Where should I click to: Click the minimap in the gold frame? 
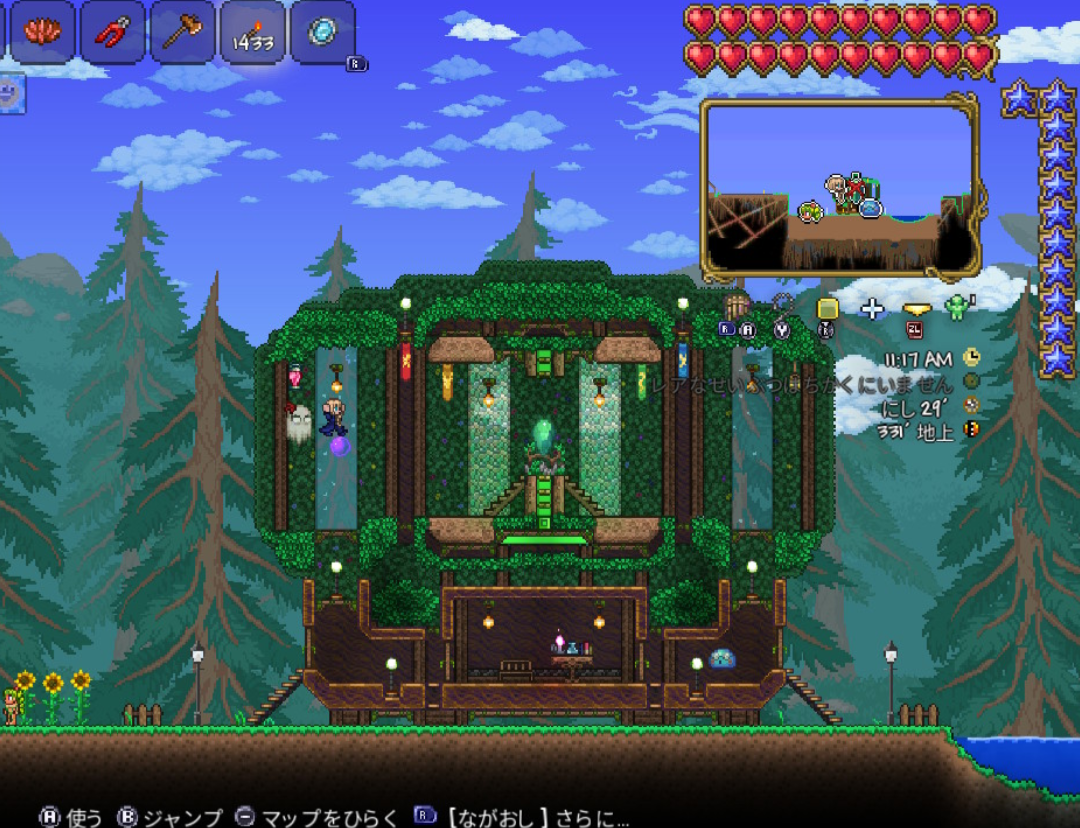(840, 187)
